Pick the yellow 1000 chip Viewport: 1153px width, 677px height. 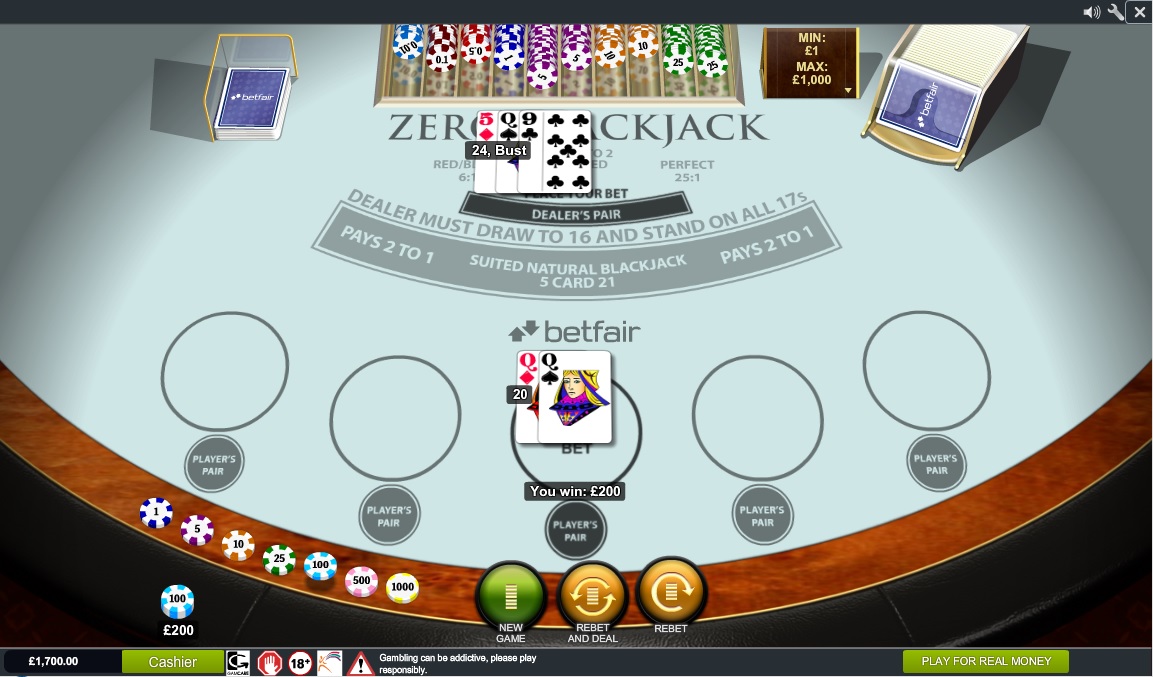(x=402, y=588)
